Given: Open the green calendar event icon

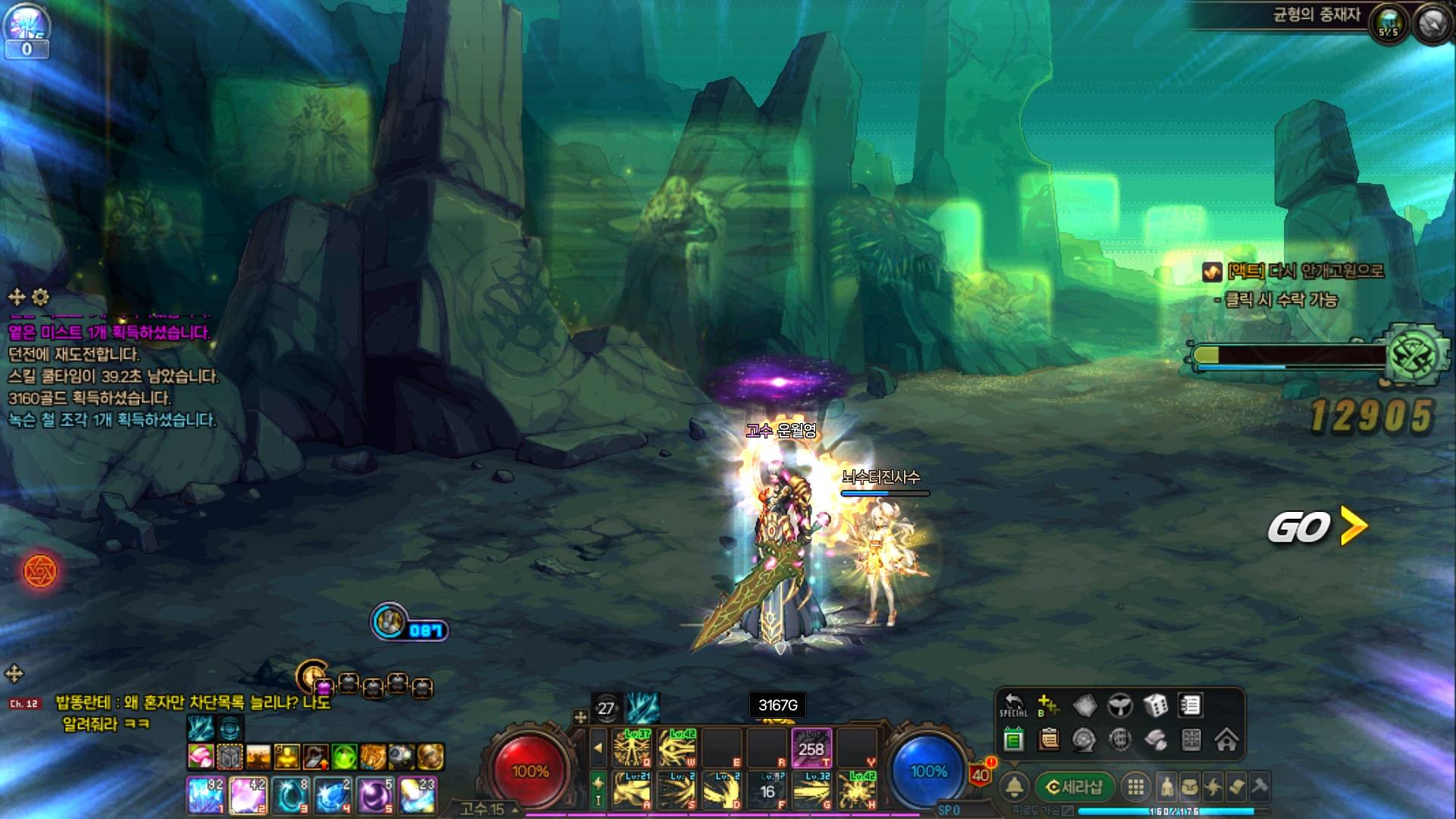Looking at the screenshot, I should pos(1013,739).
